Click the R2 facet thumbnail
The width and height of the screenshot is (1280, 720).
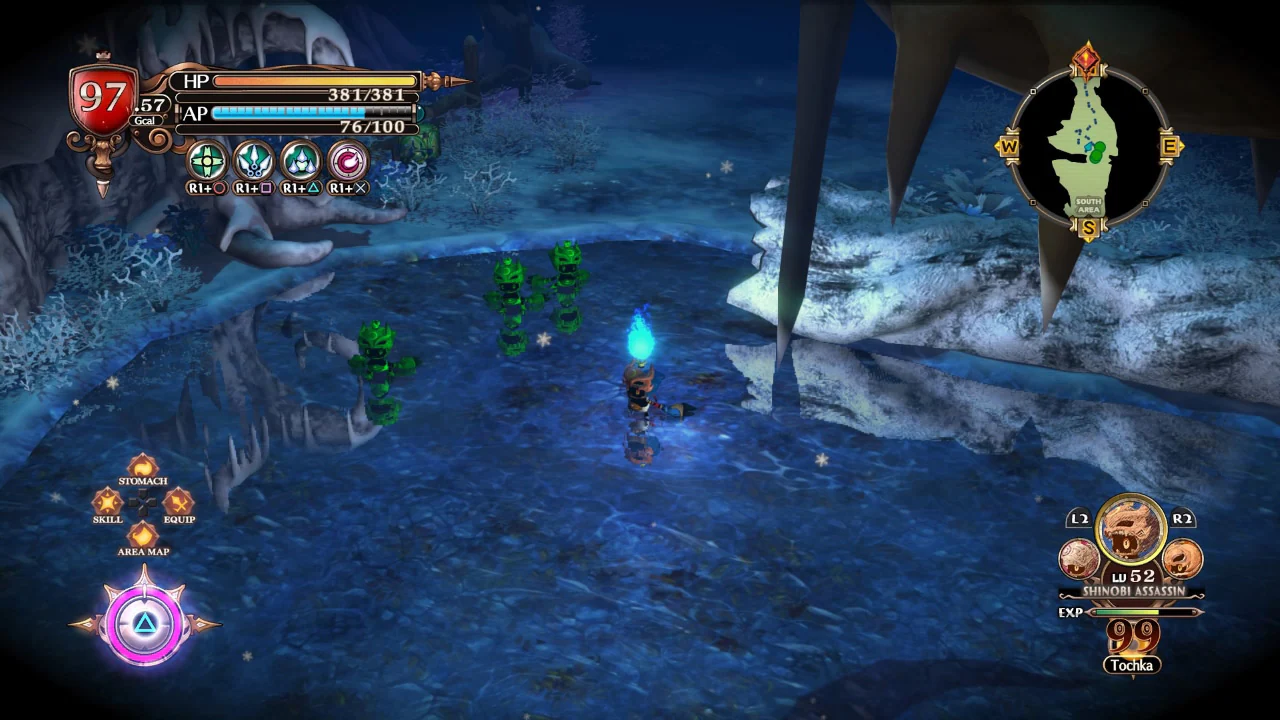tap(1185, 558)
